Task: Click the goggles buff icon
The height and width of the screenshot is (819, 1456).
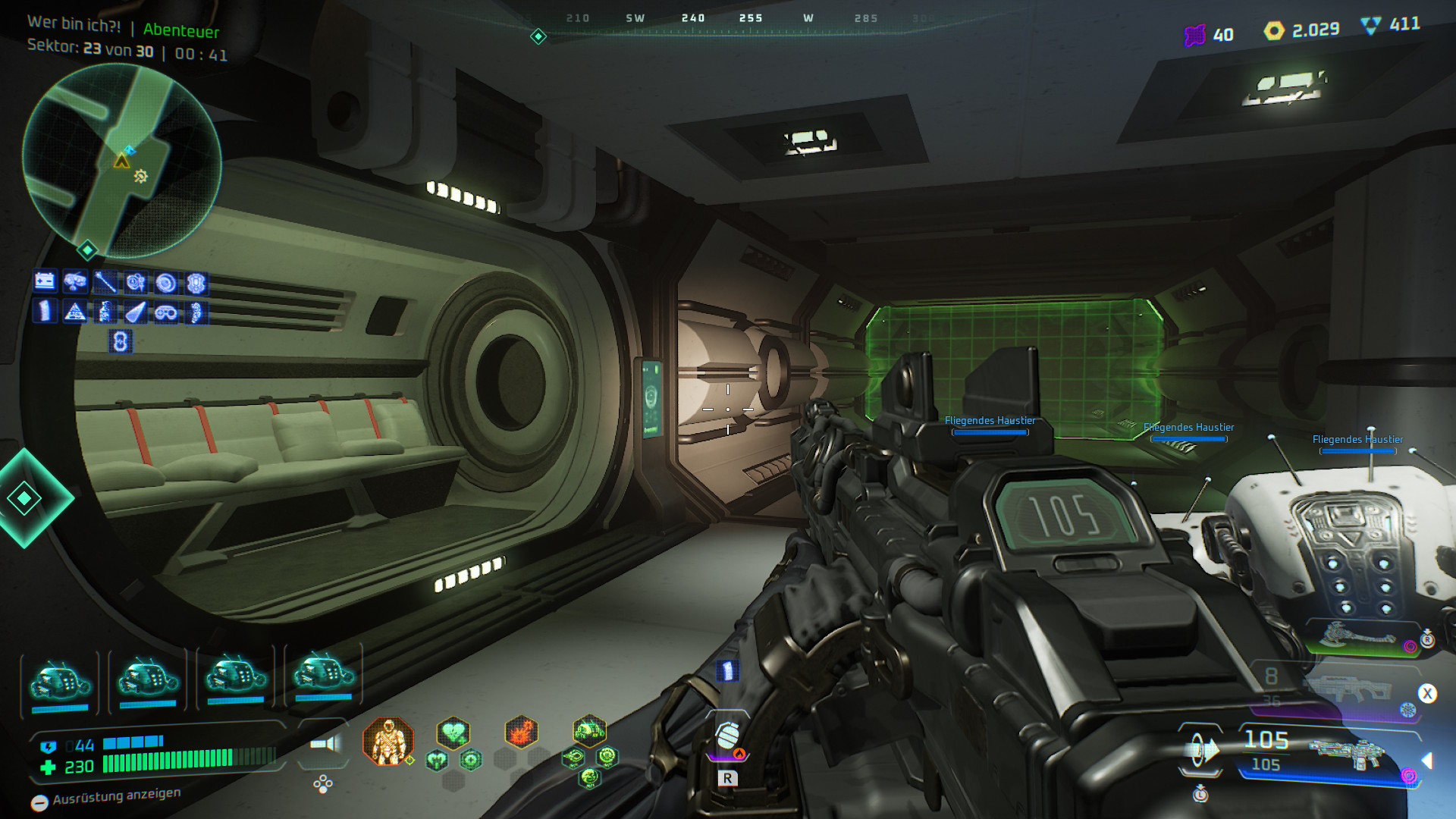Action: [x=166, y=312]
